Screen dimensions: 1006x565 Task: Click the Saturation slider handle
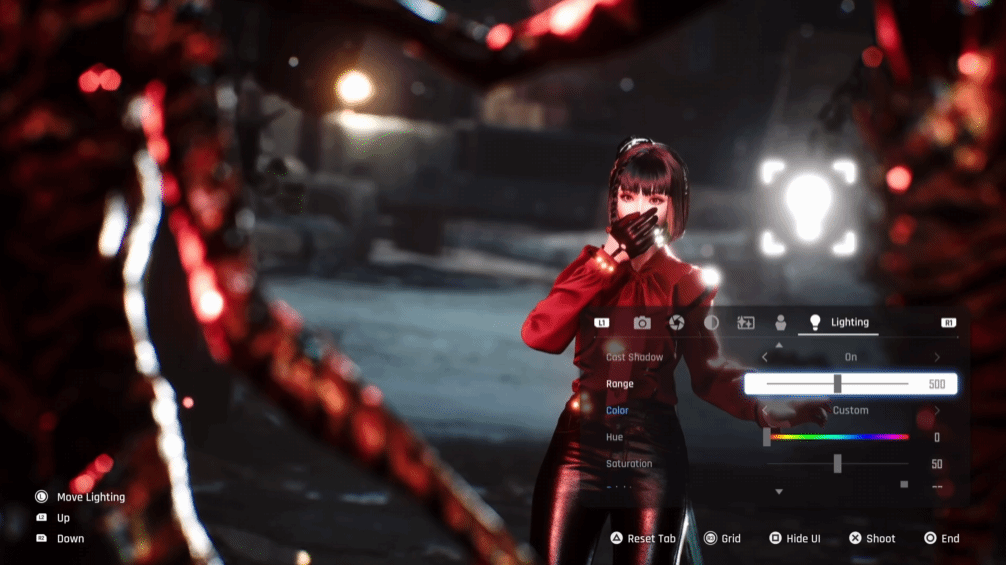837,464
